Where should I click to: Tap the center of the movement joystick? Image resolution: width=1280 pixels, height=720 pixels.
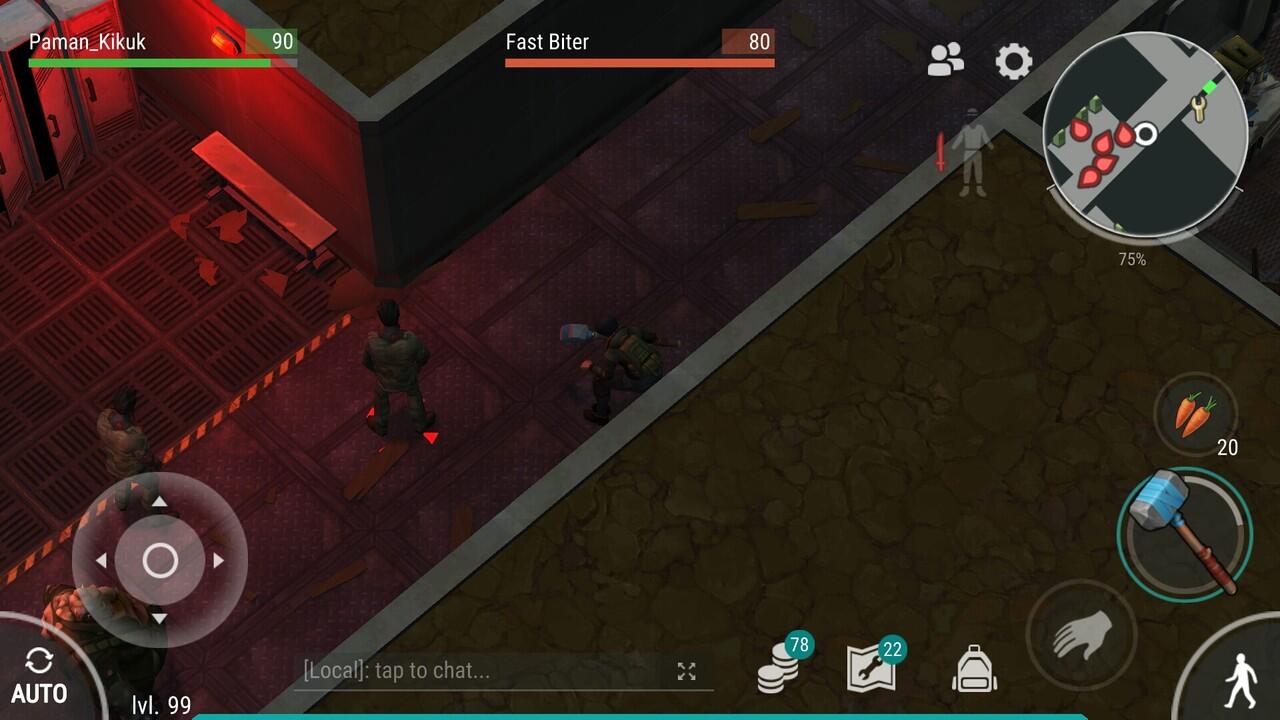click(x=160, y=561)
